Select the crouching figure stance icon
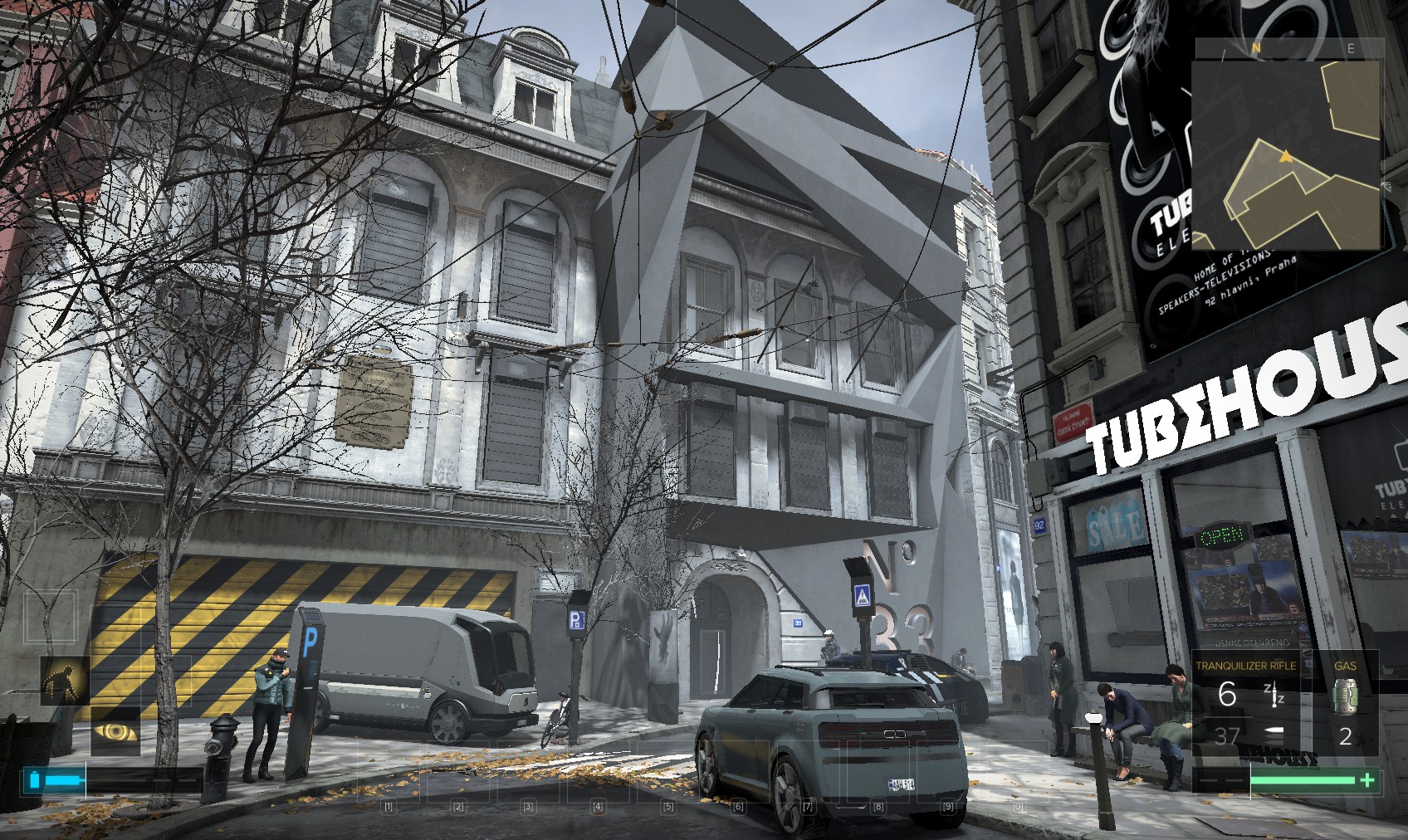Viewport: 1408px width, 840px height. pyautogui.click(x=64, y=681)
